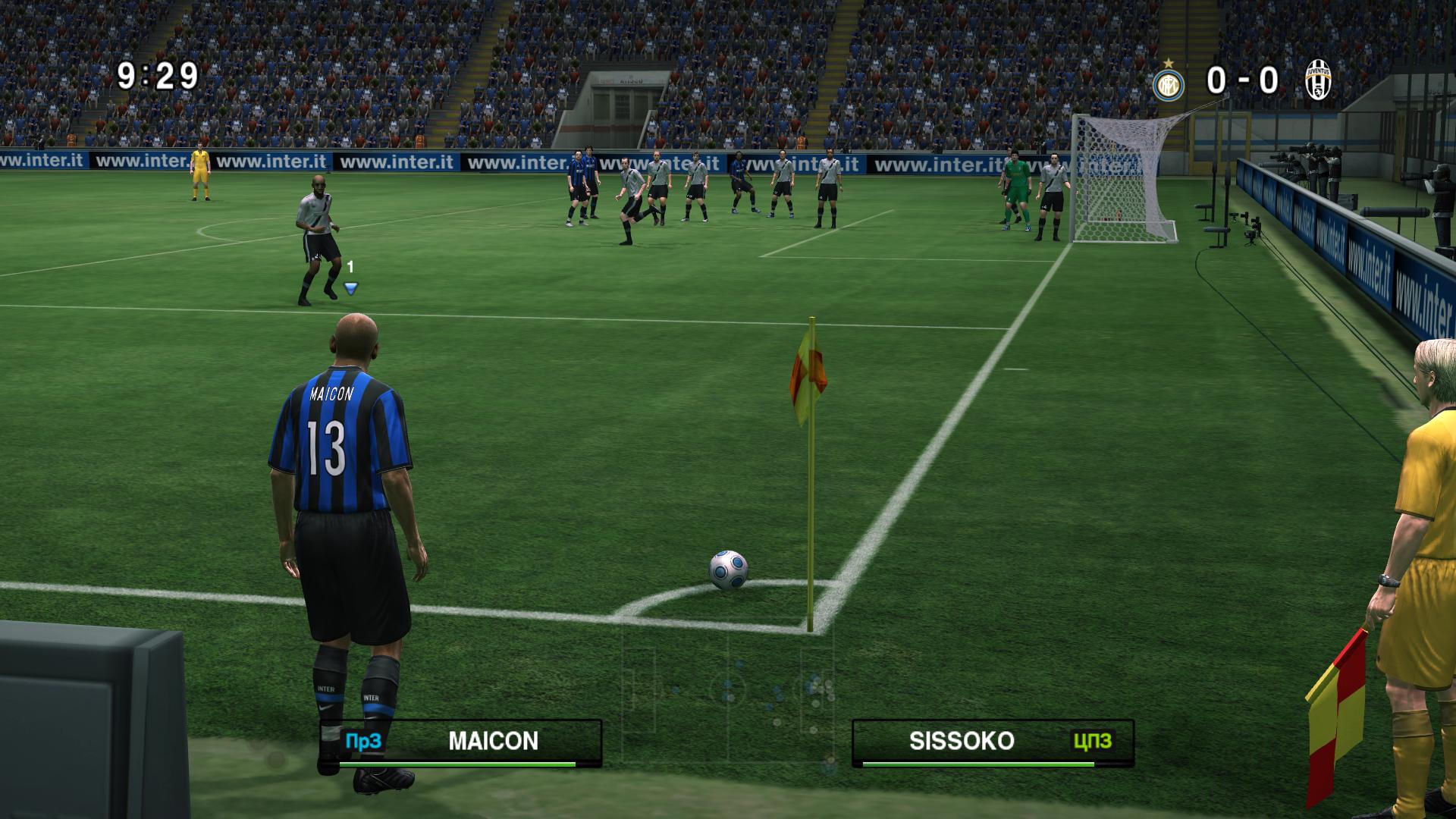Select the MAICON player name panel
The height and width of the screenshot is (819, 1456).
(x=462, y=742)
